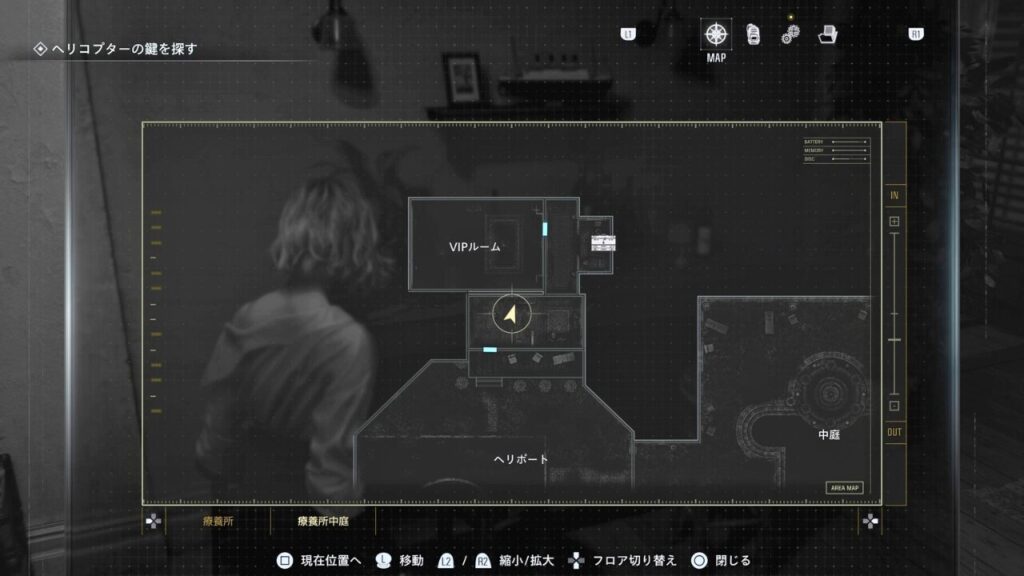
Task: Click the map zoom slider handle
Action: pos(894,341)
